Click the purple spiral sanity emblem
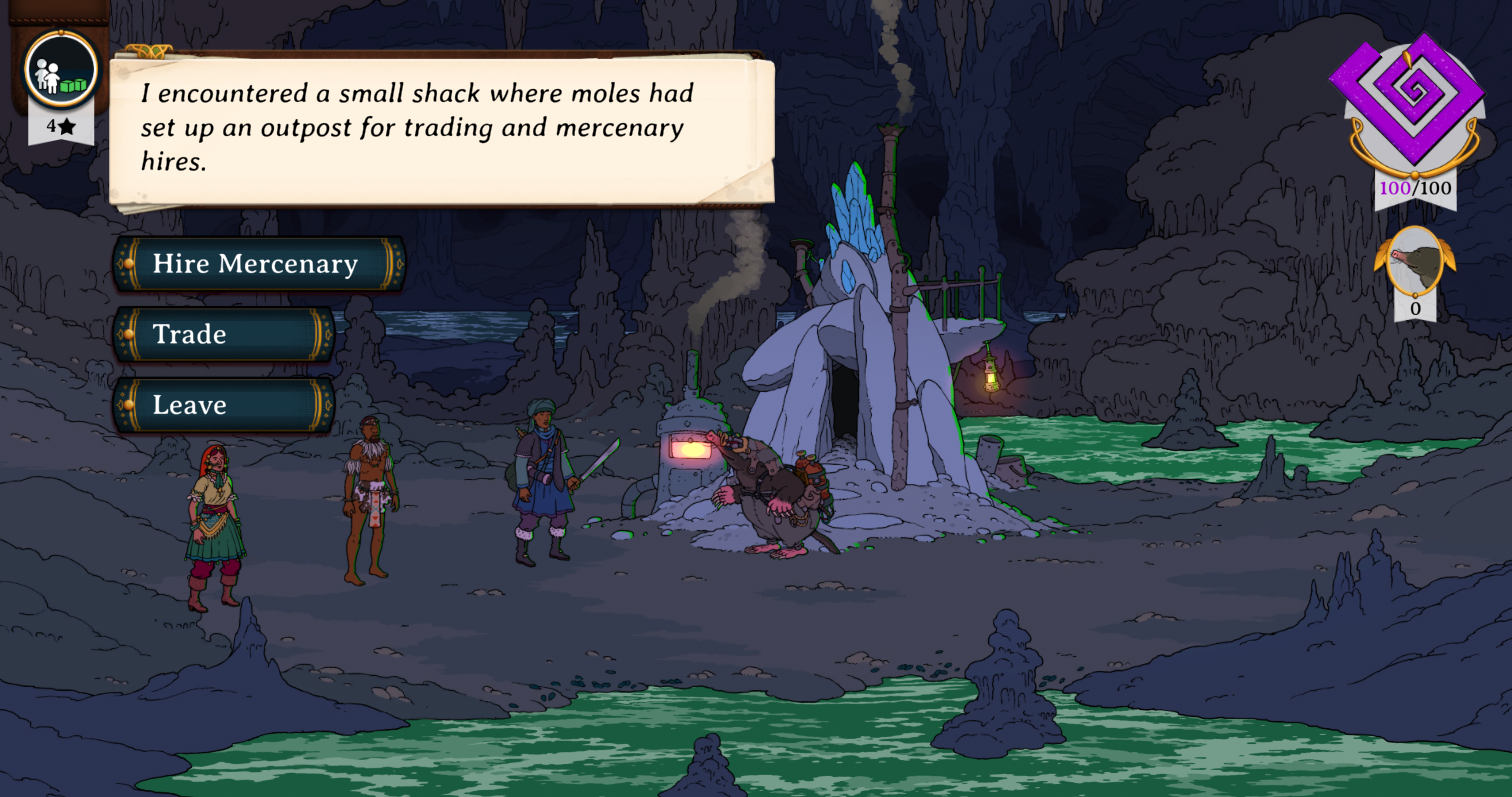The width and height of the screenshot is (1512, 797). point(1413,95)
